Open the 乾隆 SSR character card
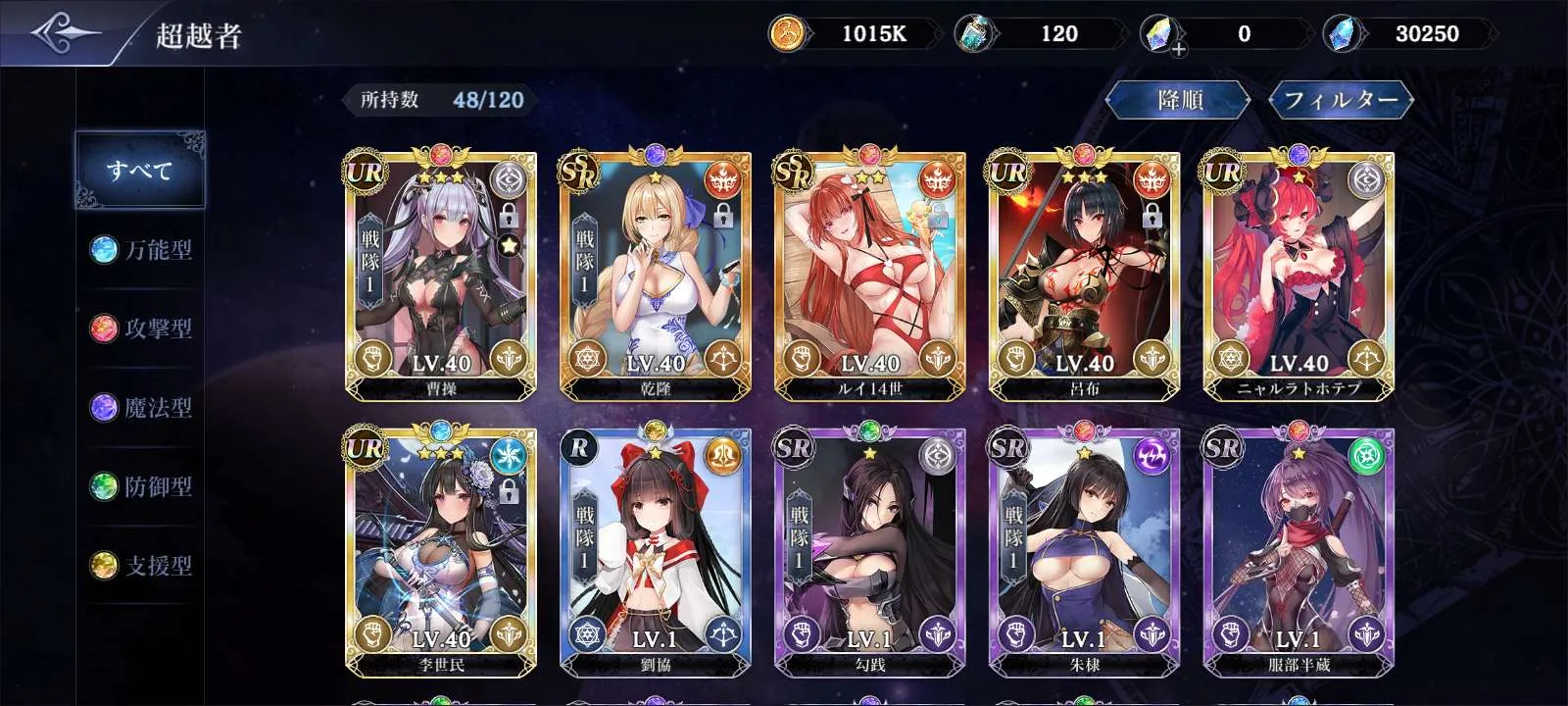 (655, 275)
